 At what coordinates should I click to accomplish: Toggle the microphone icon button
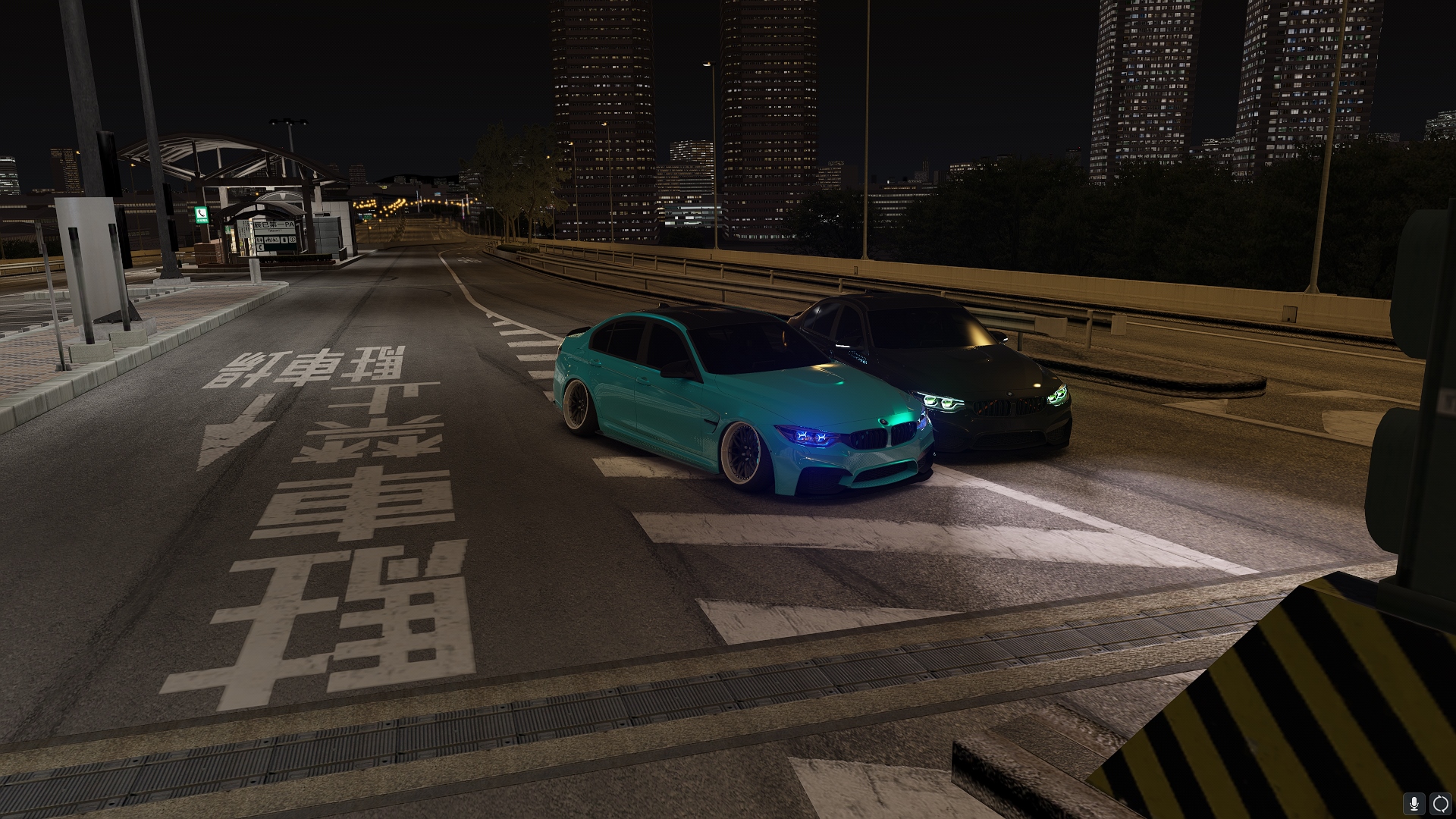(x=1414, y=804)
